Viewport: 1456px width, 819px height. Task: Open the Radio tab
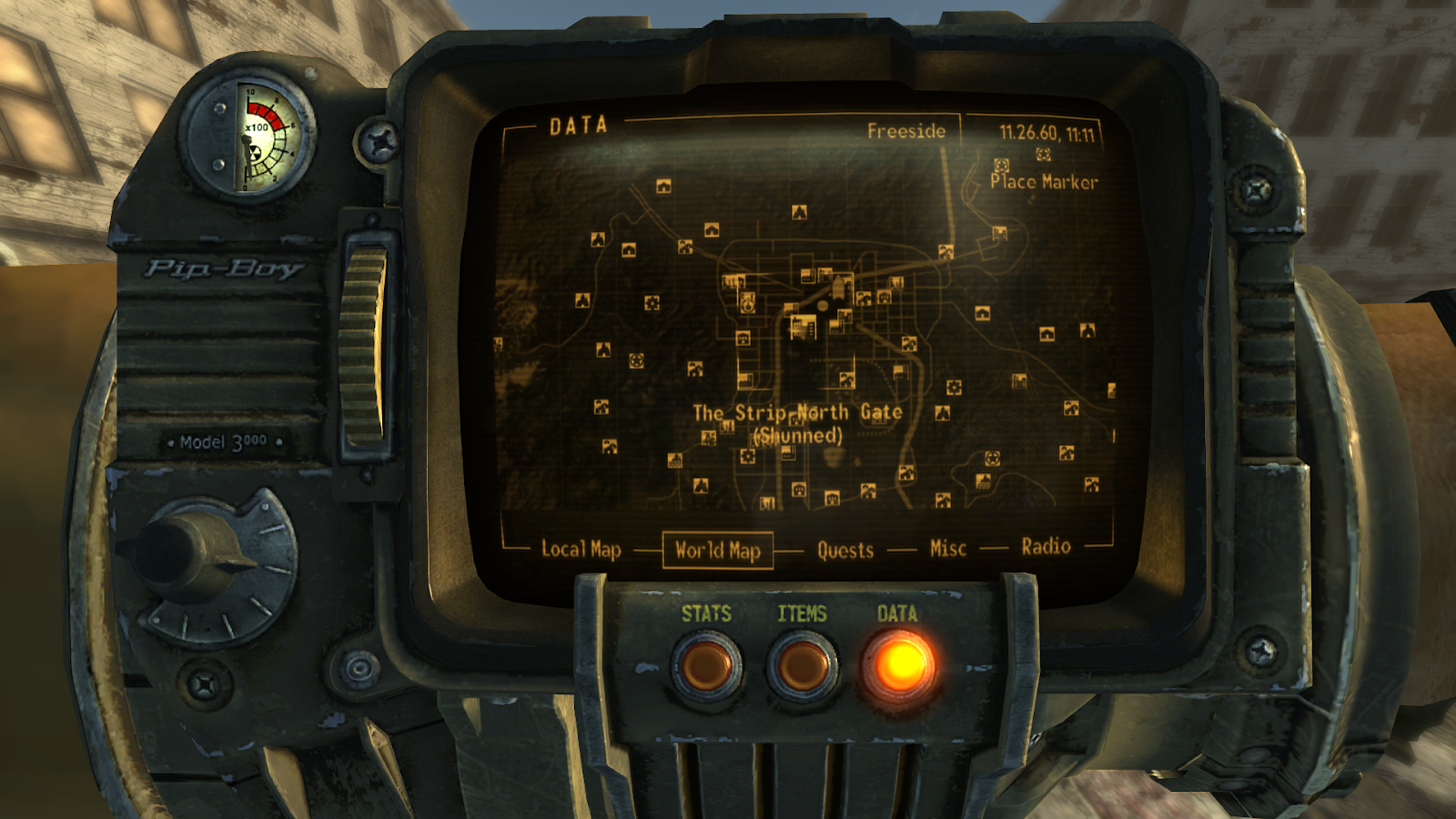[x=1047, y=547]
